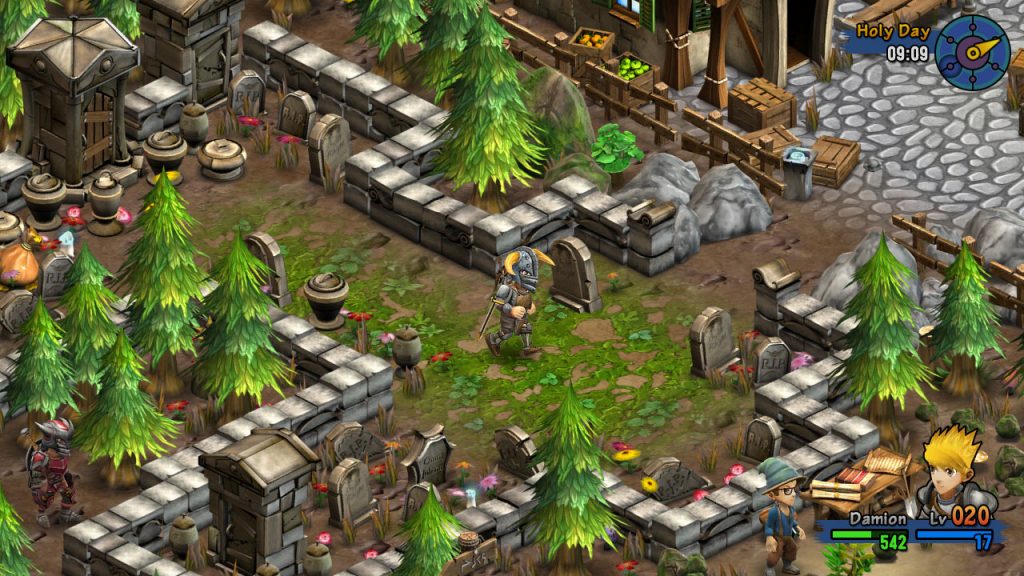Click the compass clock dial
The width and height of the screenshot is (1024, 576).
point(972,52)
